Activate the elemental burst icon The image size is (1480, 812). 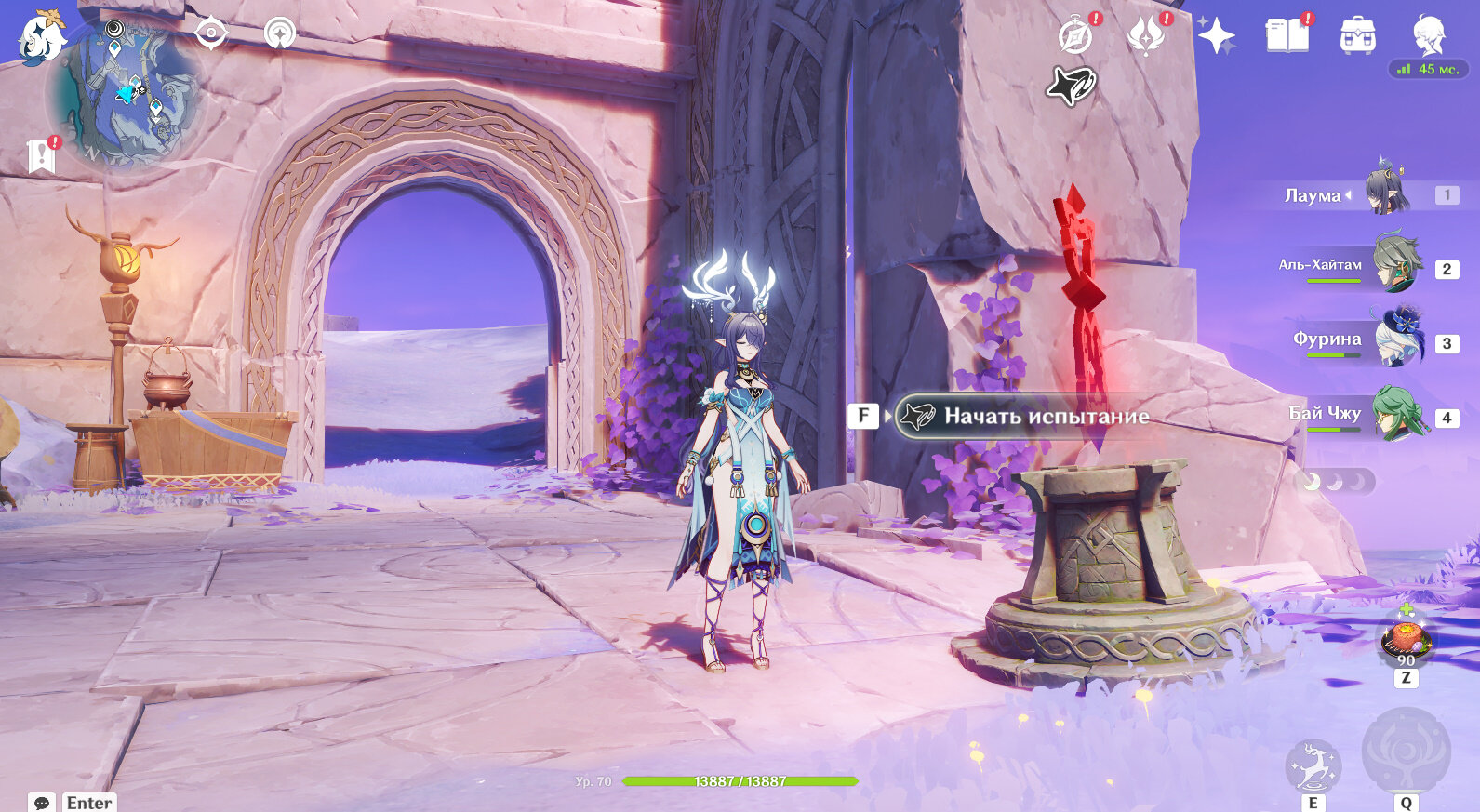(1406, 752)
